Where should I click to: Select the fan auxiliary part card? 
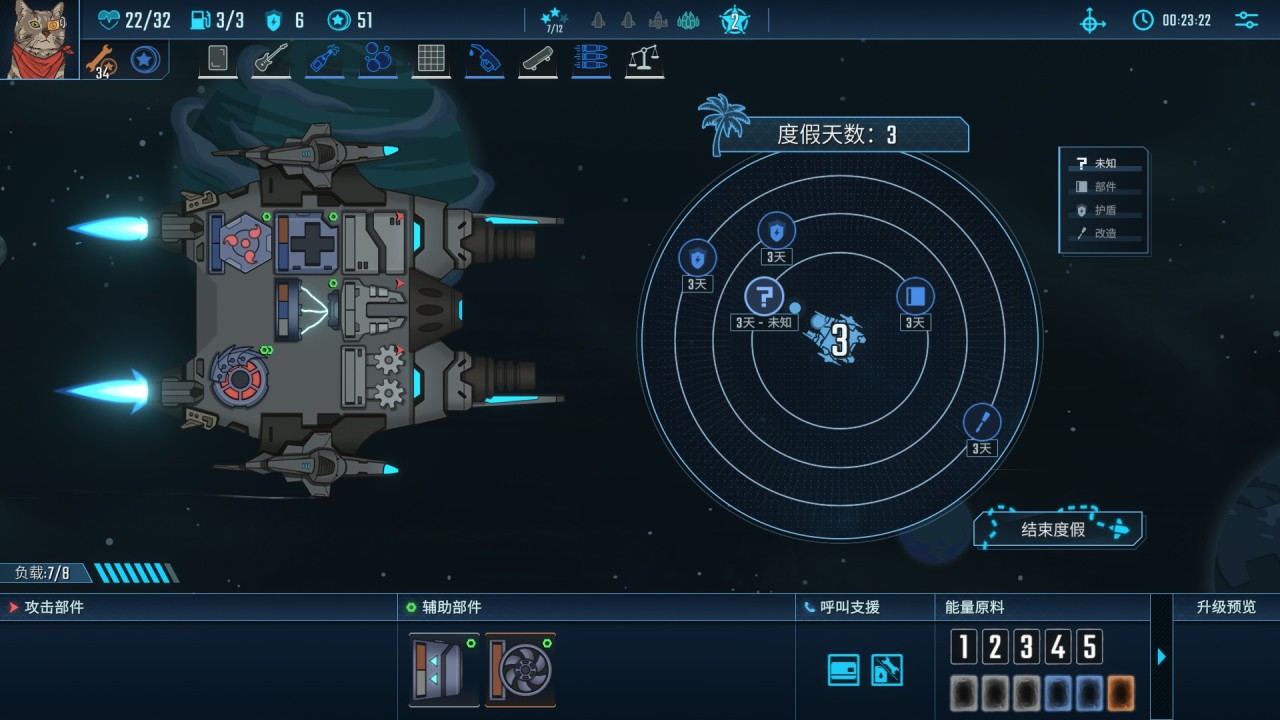pyautogui.click(x=520, y=669)
